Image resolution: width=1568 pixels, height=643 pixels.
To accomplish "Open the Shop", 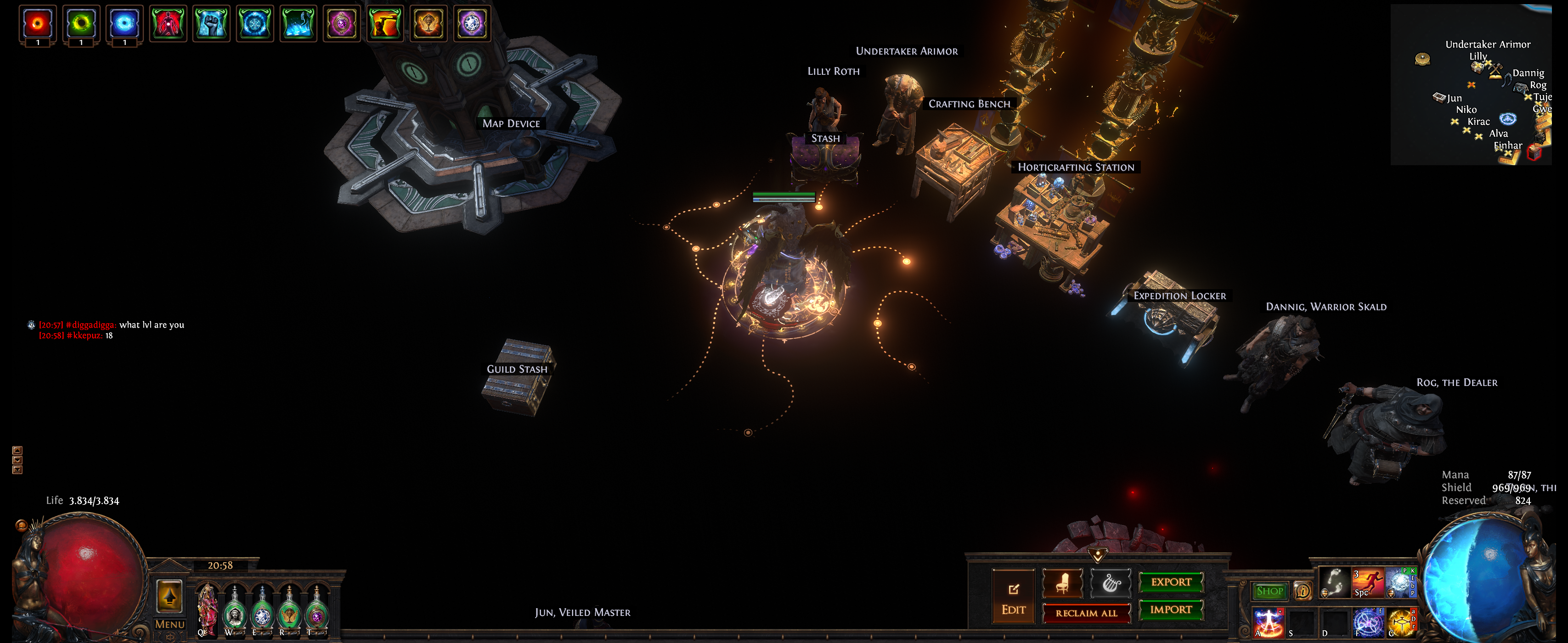I will coord(1269,591).
